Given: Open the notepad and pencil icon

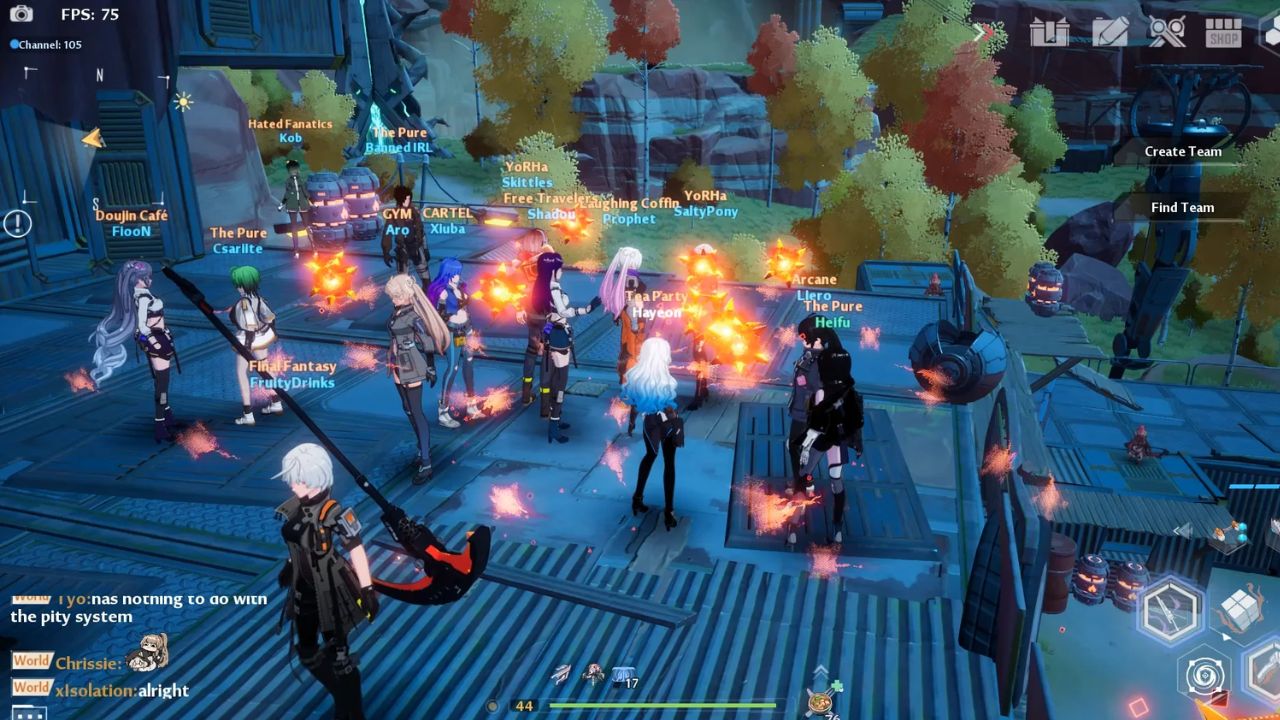Looking at the screenshot, I should (1109, 32).
